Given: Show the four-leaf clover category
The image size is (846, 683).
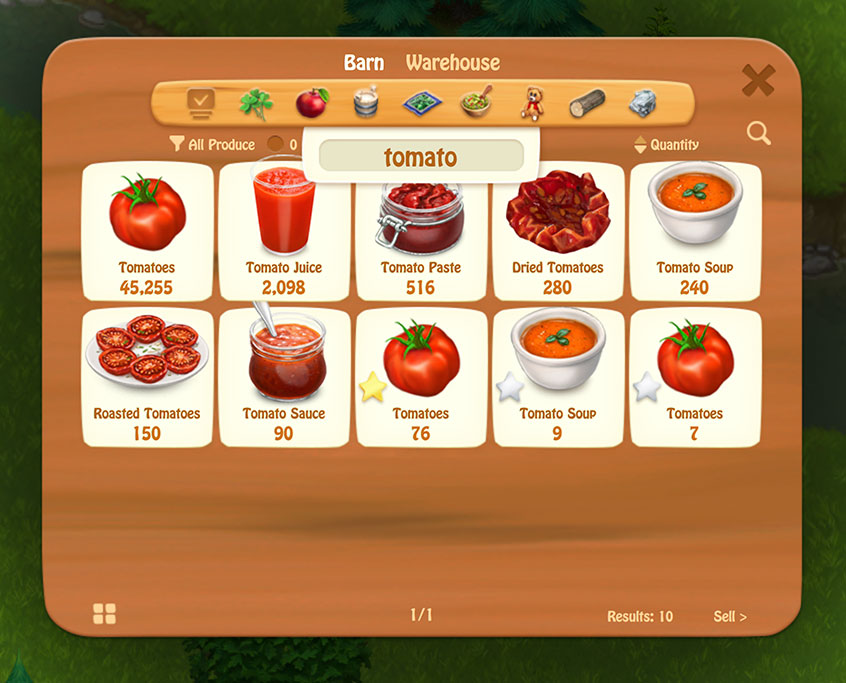Looking at the screenshot, I should (x=256, y=103).
